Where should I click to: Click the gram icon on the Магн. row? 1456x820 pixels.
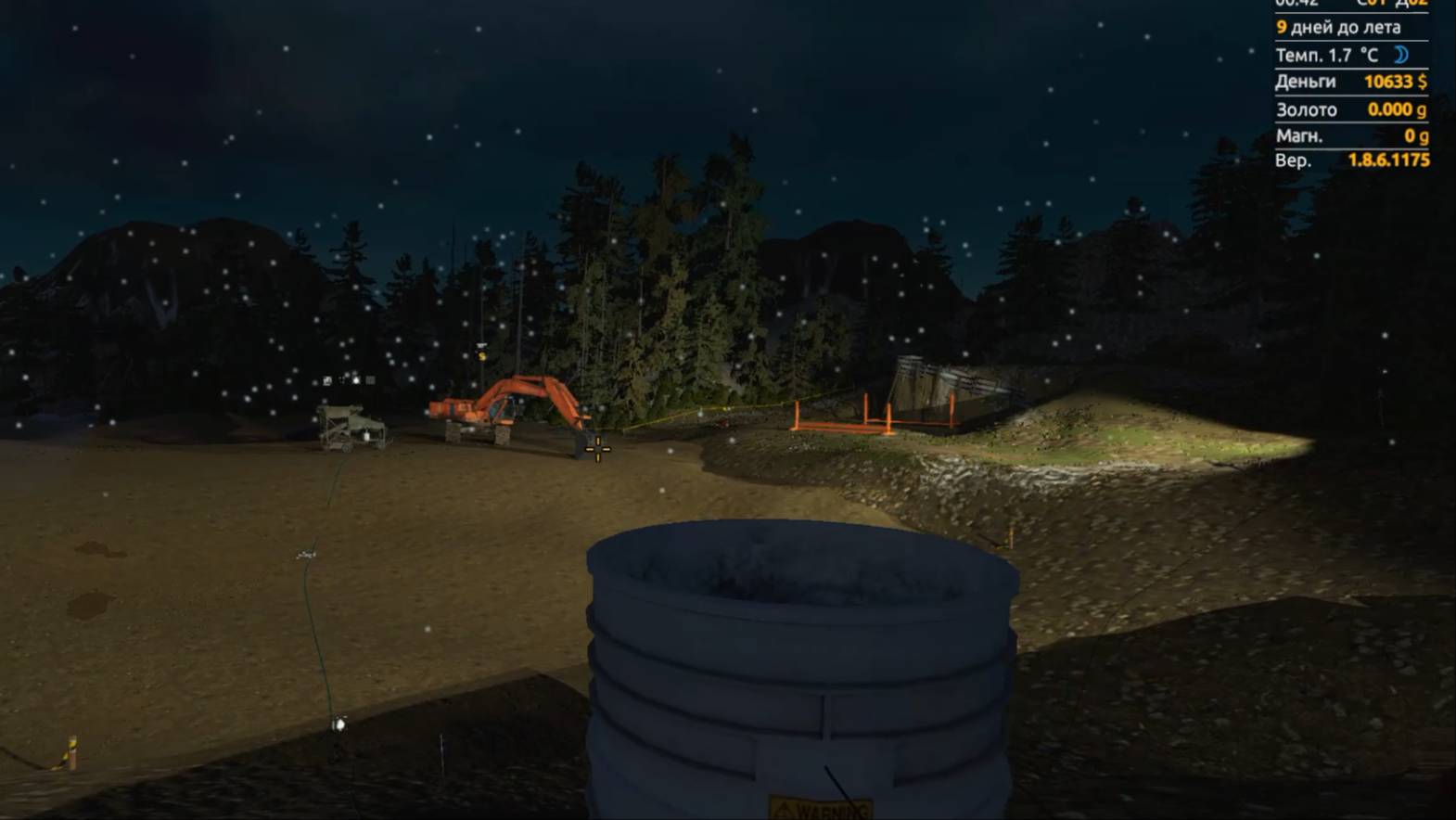pos(1424,135)
